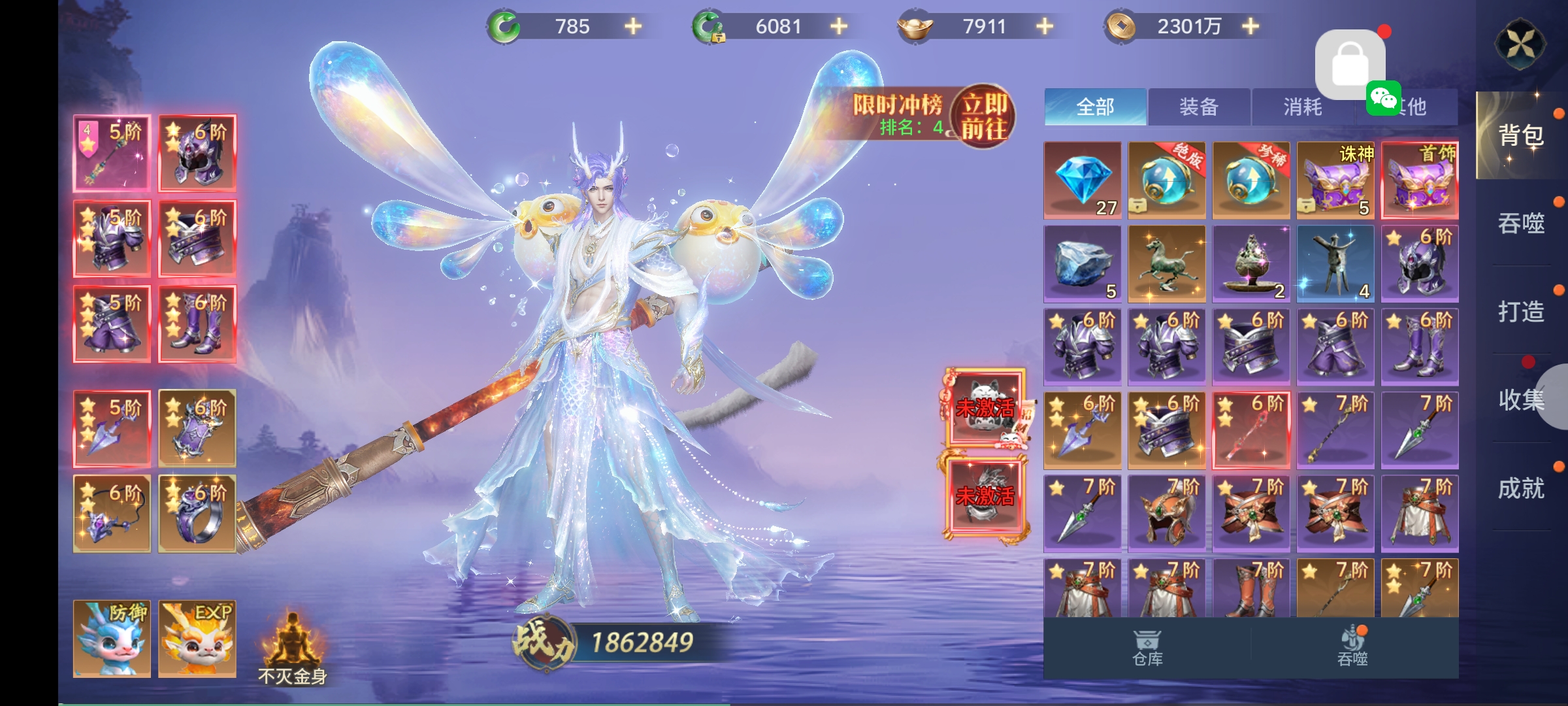Switch to the 消耗 consumables tab
This screenshot has height=706, width=1568.
point(1303,107)
